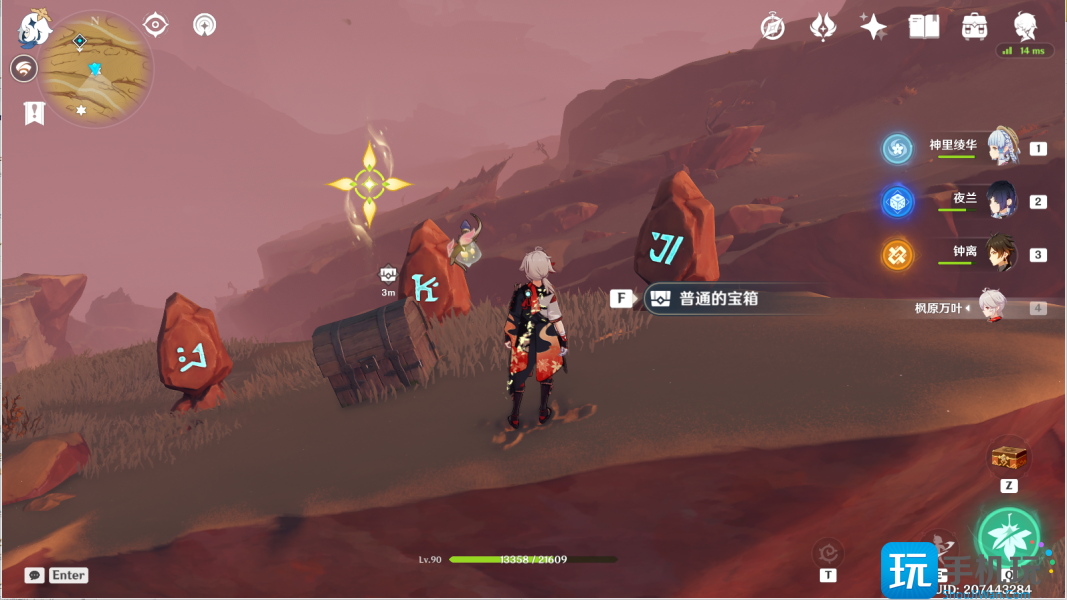Activate the green maple leaf elemental burst
This screenshot has height=600, width=1067.
pos(1008,535)
